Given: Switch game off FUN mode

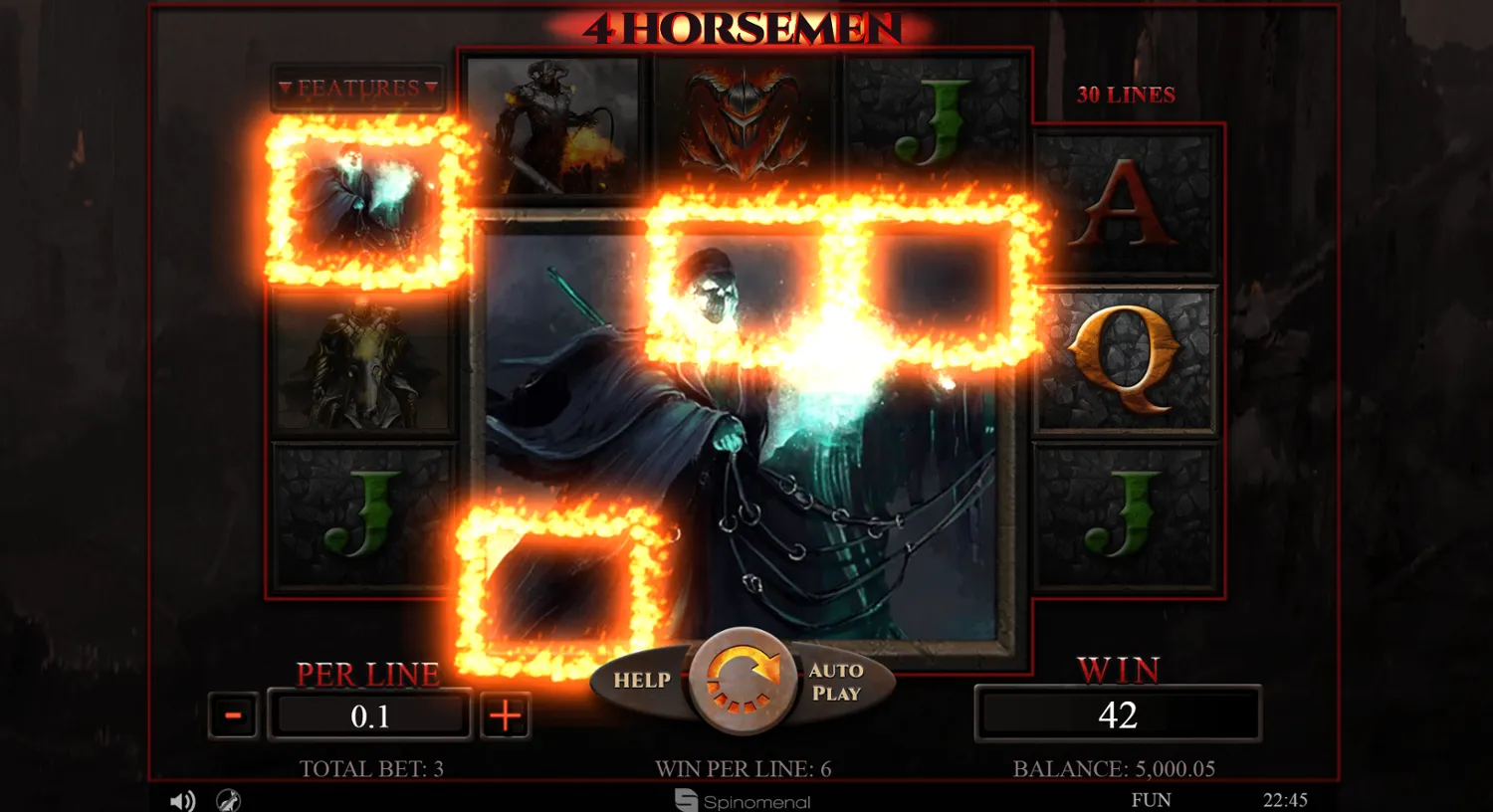Looking at the screenshot, I should pos(1152,799).
